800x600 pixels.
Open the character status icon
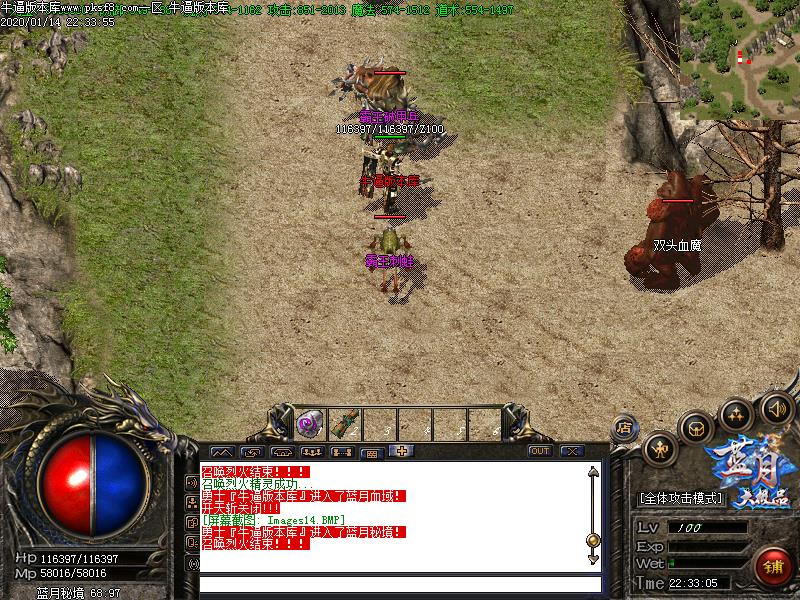point(659,450)
